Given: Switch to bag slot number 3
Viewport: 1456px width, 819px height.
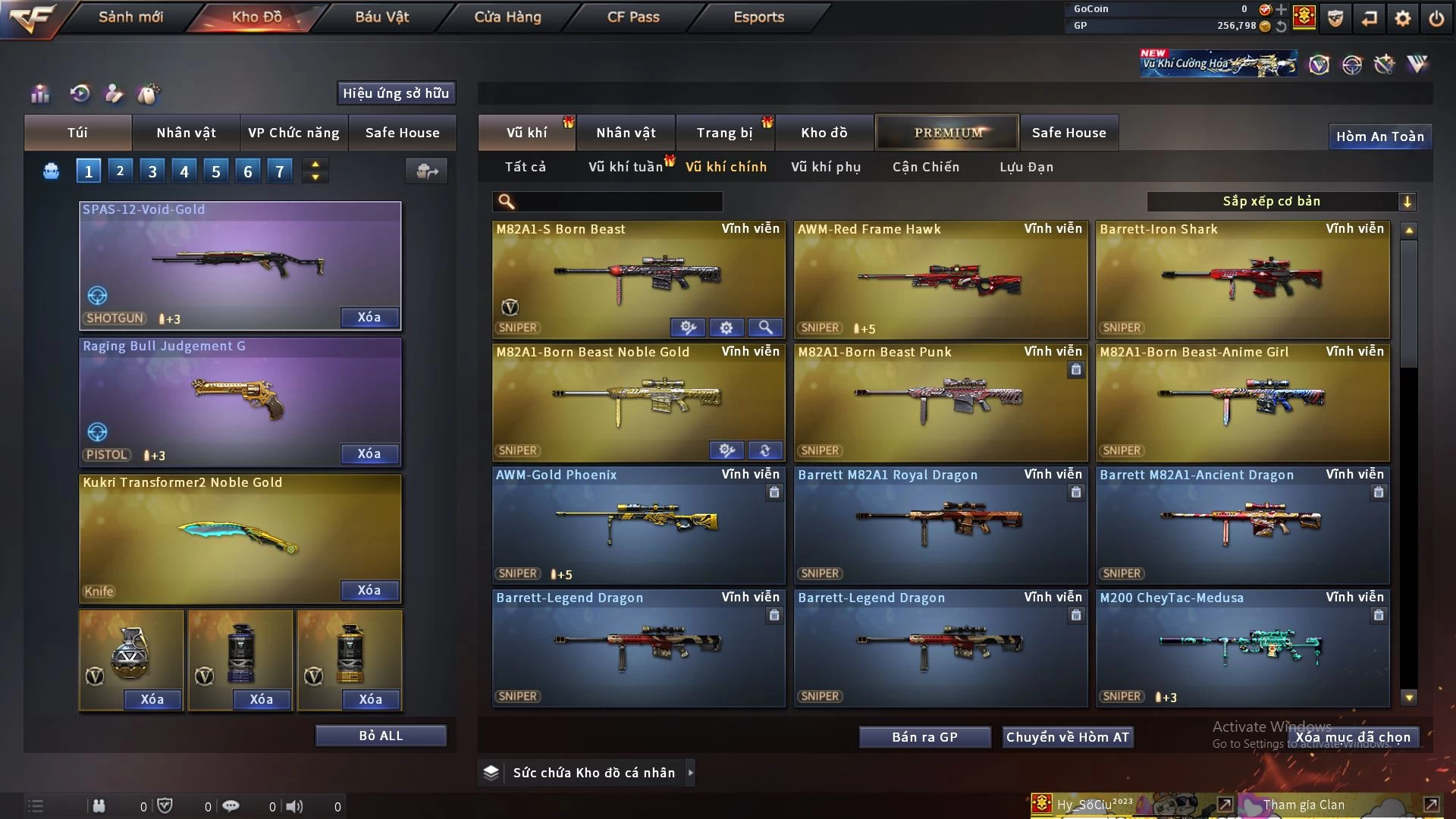Looking at the screenshot, I should pyautogui.click(x=152, y=171).
